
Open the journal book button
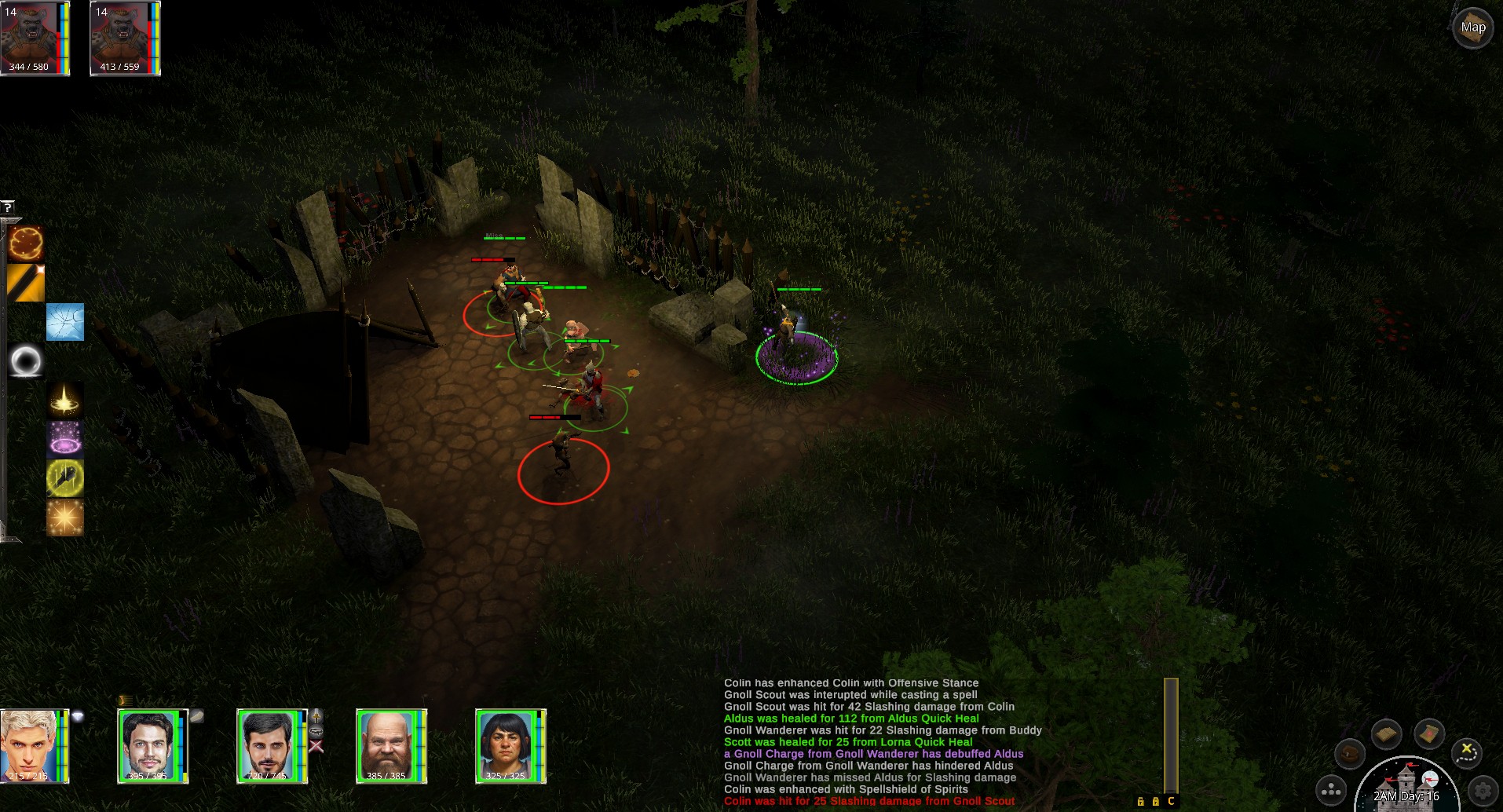[x=1387, y=734]
